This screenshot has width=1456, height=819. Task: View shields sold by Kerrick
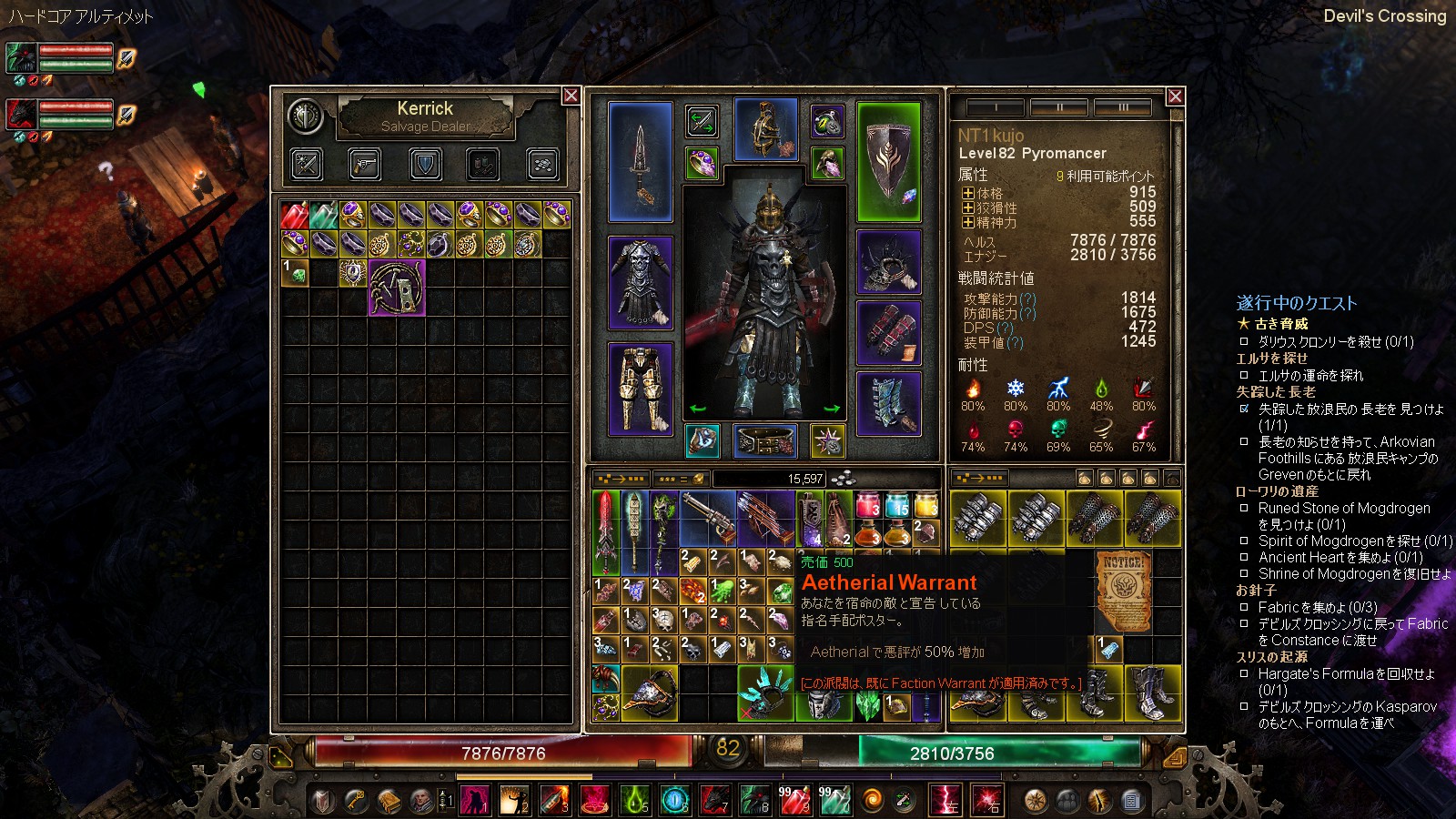pos(424,165)
